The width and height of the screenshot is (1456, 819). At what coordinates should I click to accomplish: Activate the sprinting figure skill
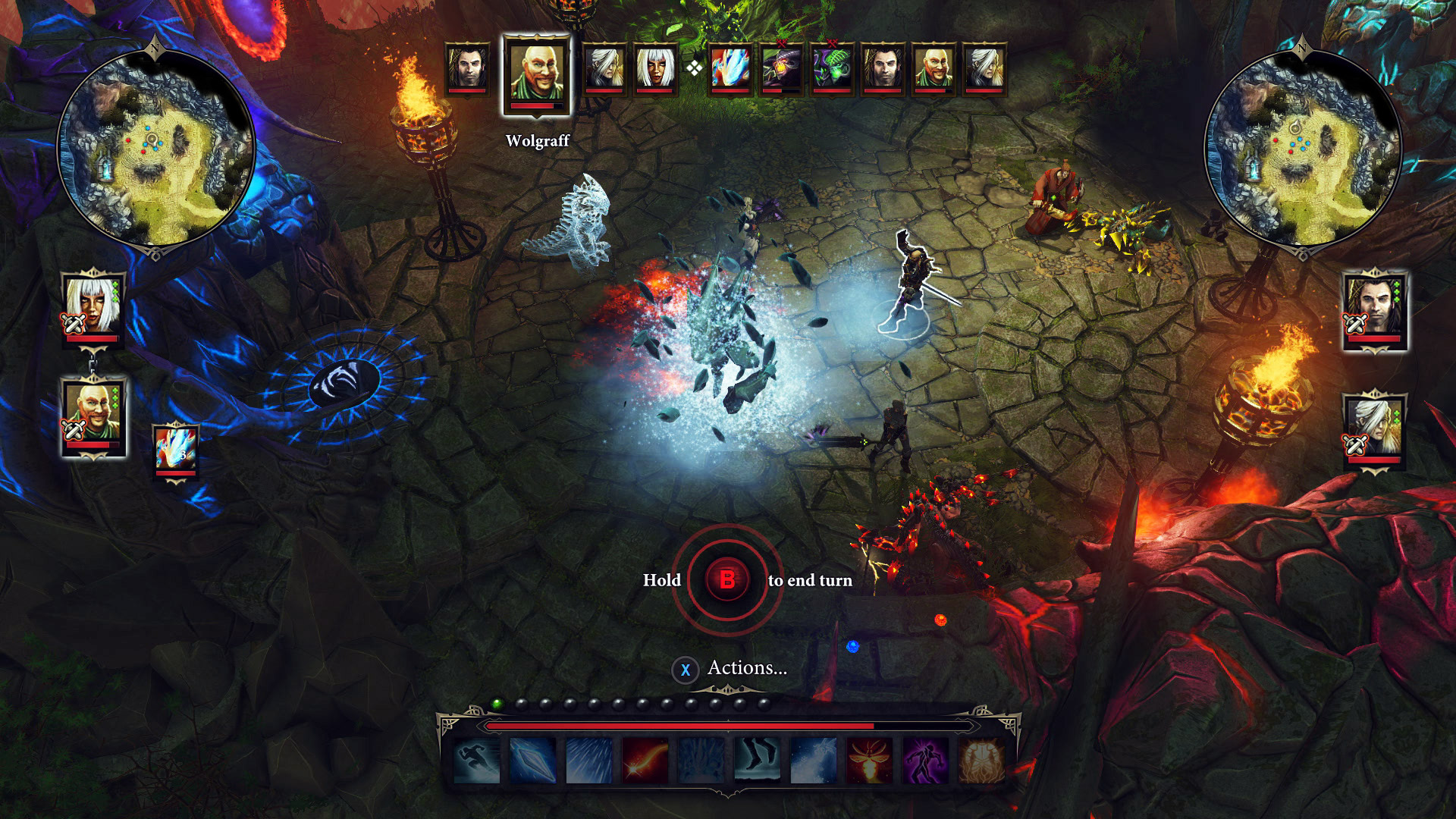477,760
